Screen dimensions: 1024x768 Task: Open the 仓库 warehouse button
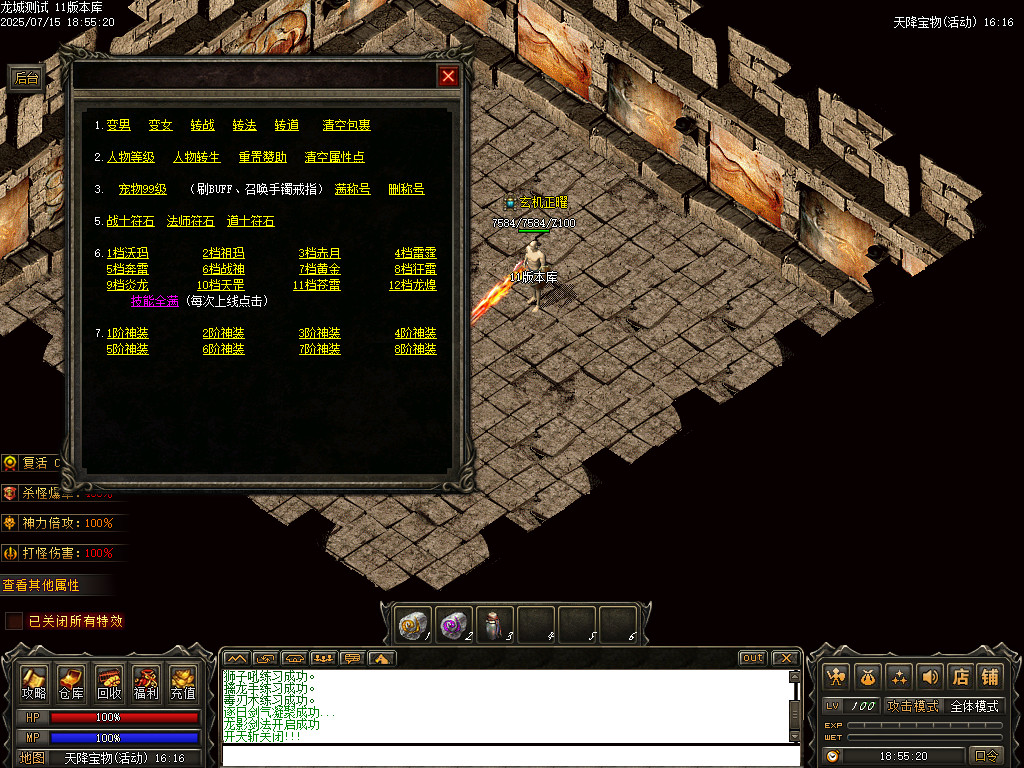click(71, 683)
